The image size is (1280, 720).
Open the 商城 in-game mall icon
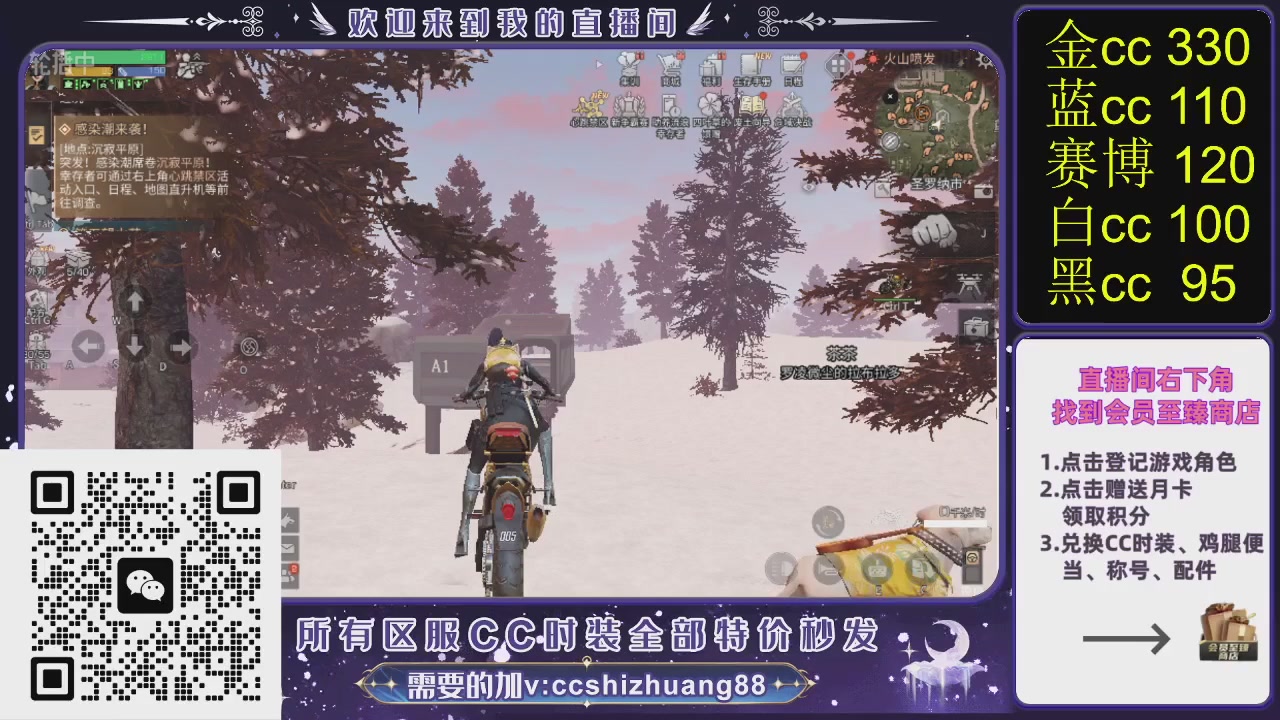pos(668,63)
